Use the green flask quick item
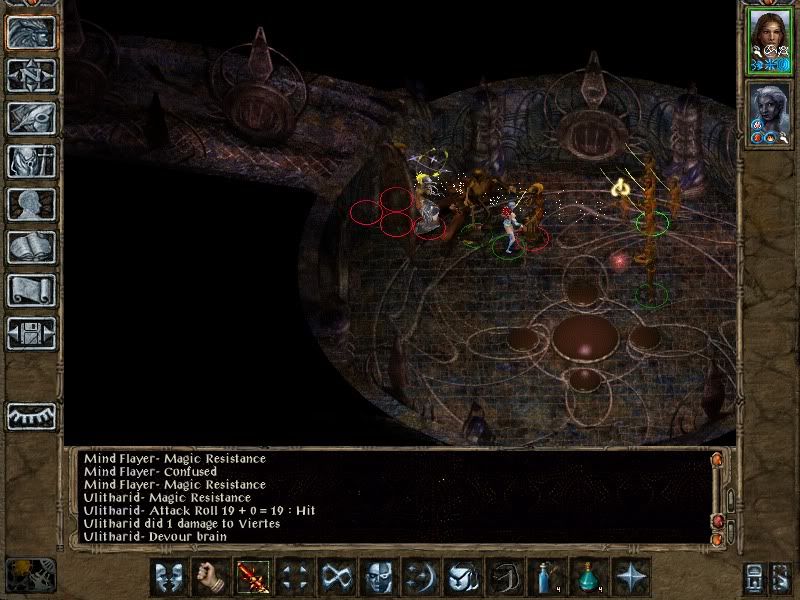800x600 pixels. tap(588, 577)
